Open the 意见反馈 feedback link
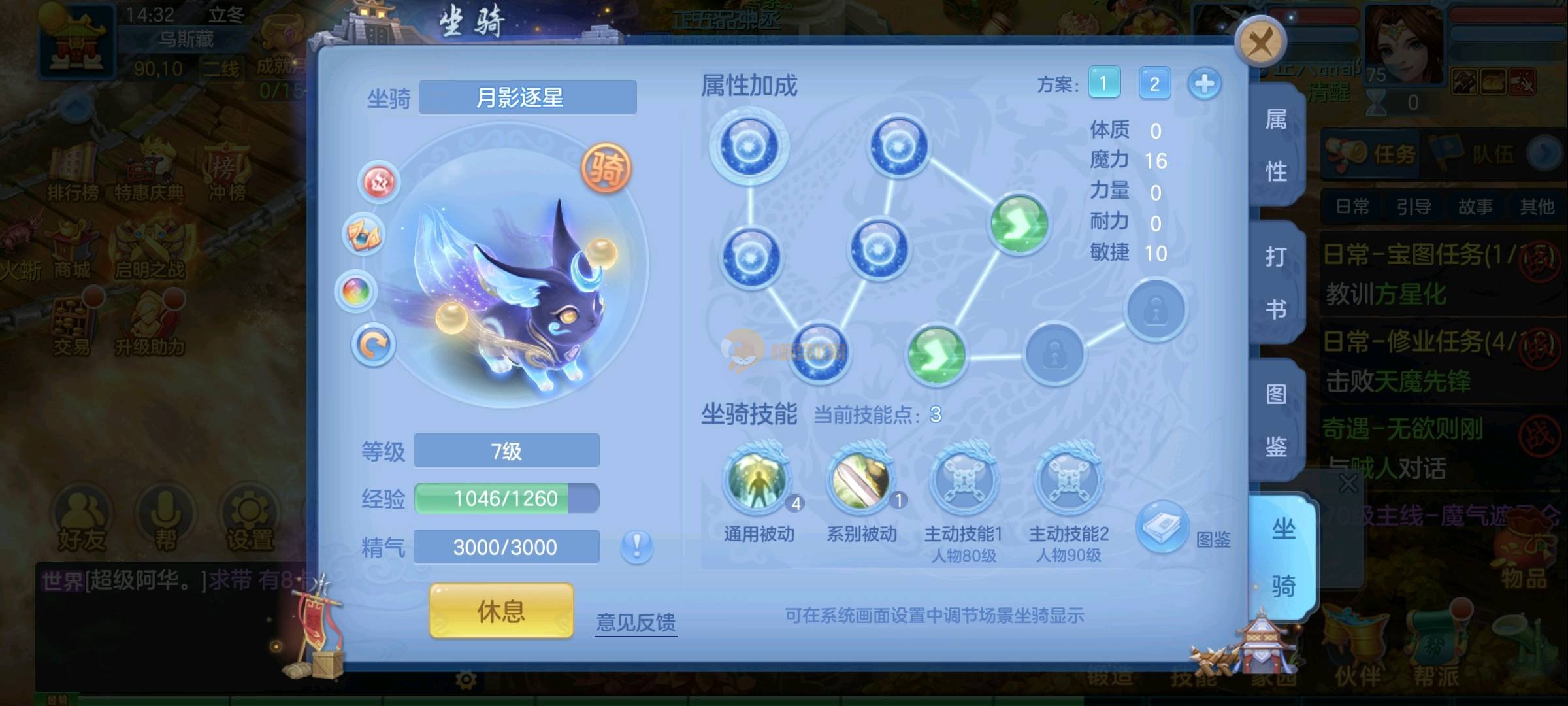The width and height of the screenshot is (1568, 706). click(x=636, y=622)
